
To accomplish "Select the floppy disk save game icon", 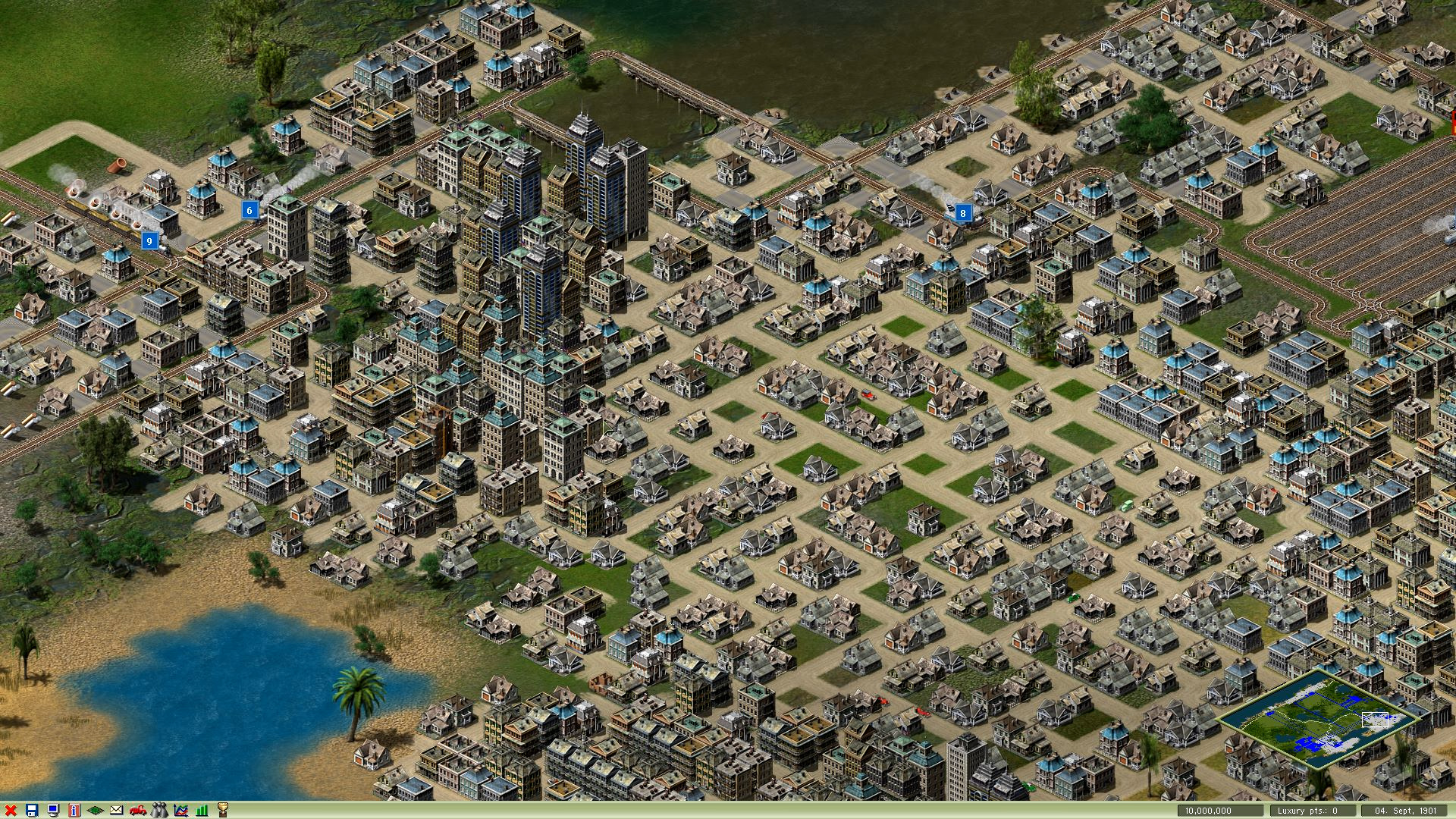I will (31, 811).
